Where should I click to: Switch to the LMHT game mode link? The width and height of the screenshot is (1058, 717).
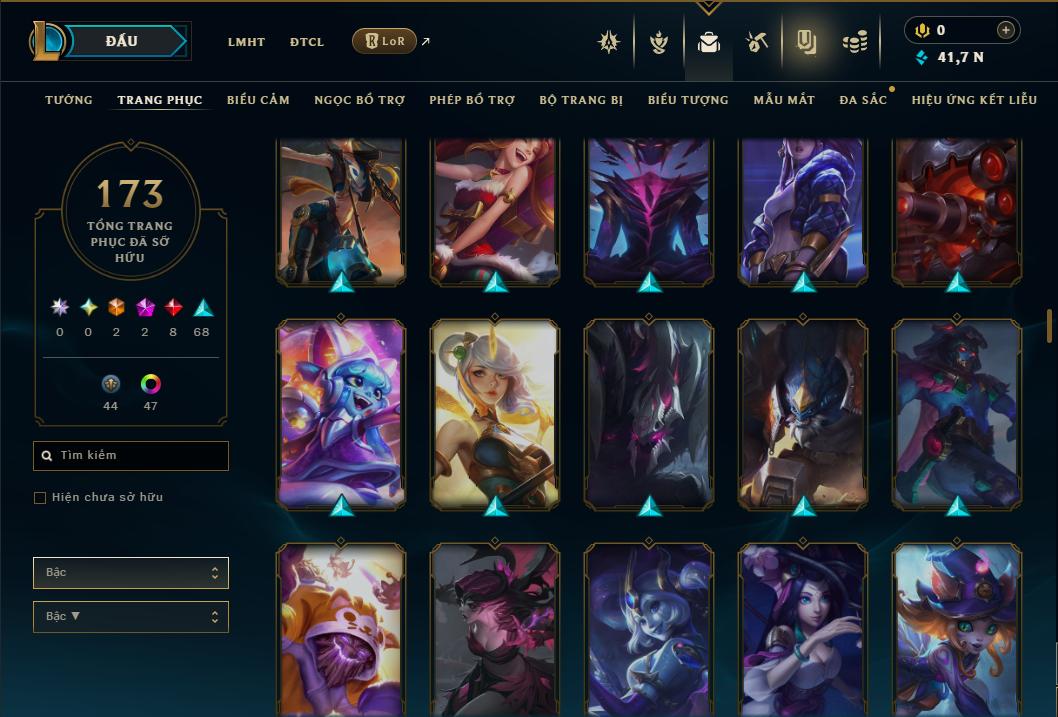point(246,42)
